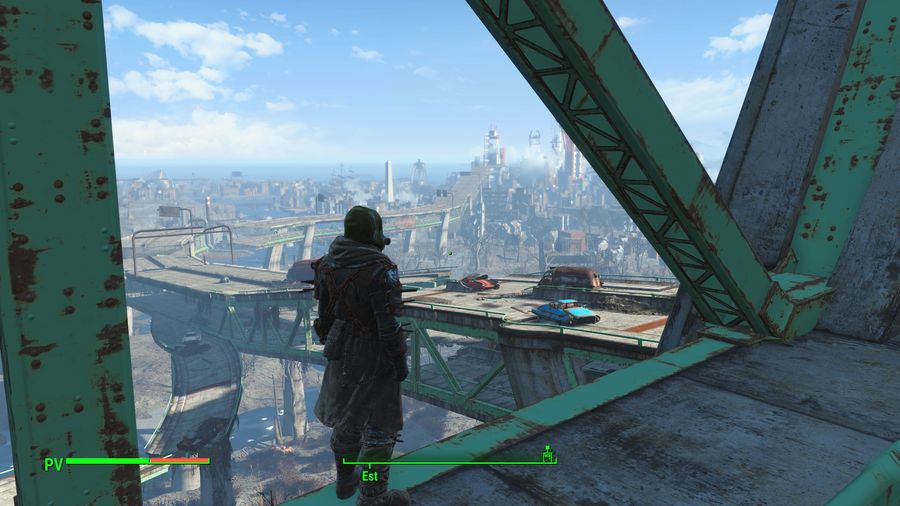
Task: Click the location marker icon on the compass
Action: pyautogui.click(x=547, y=455)
